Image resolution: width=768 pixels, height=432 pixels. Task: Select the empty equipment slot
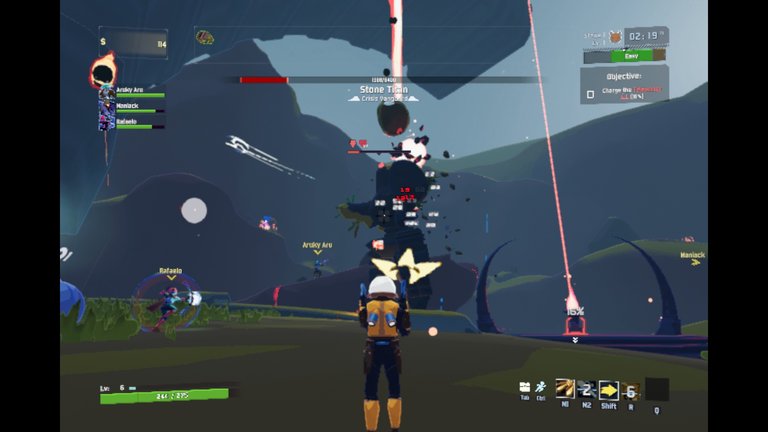coord(657,389)
